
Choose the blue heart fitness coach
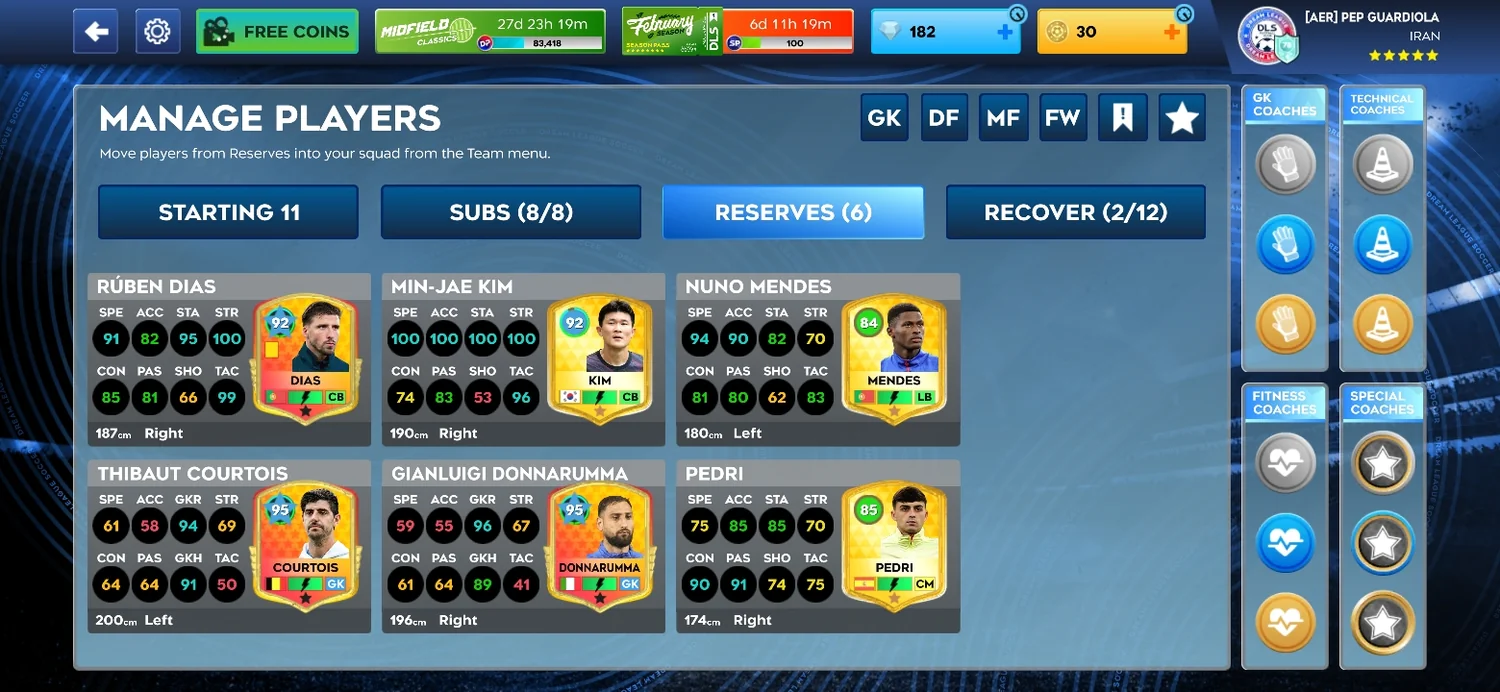tap(1284, 543)
